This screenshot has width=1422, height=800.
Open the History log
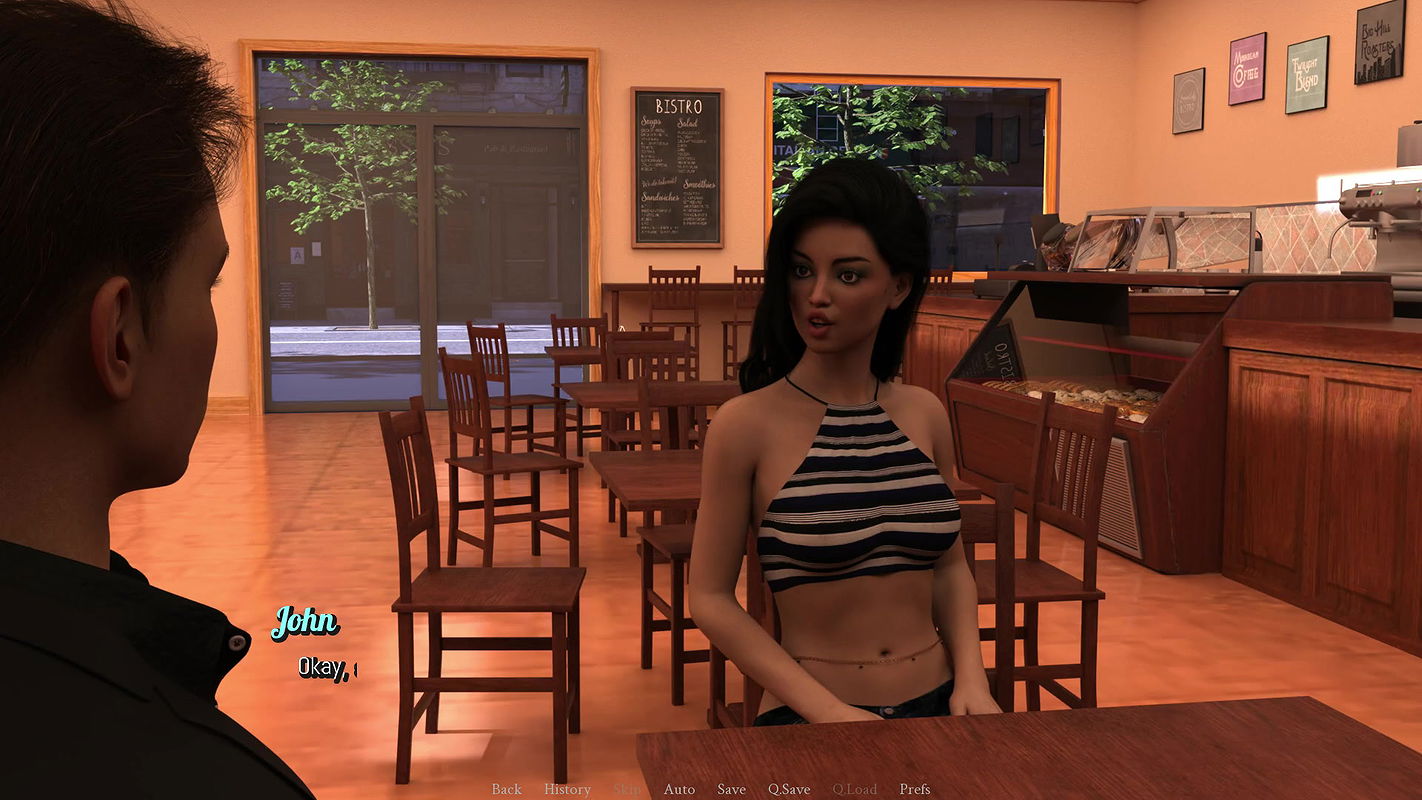[x=567, y=789]
